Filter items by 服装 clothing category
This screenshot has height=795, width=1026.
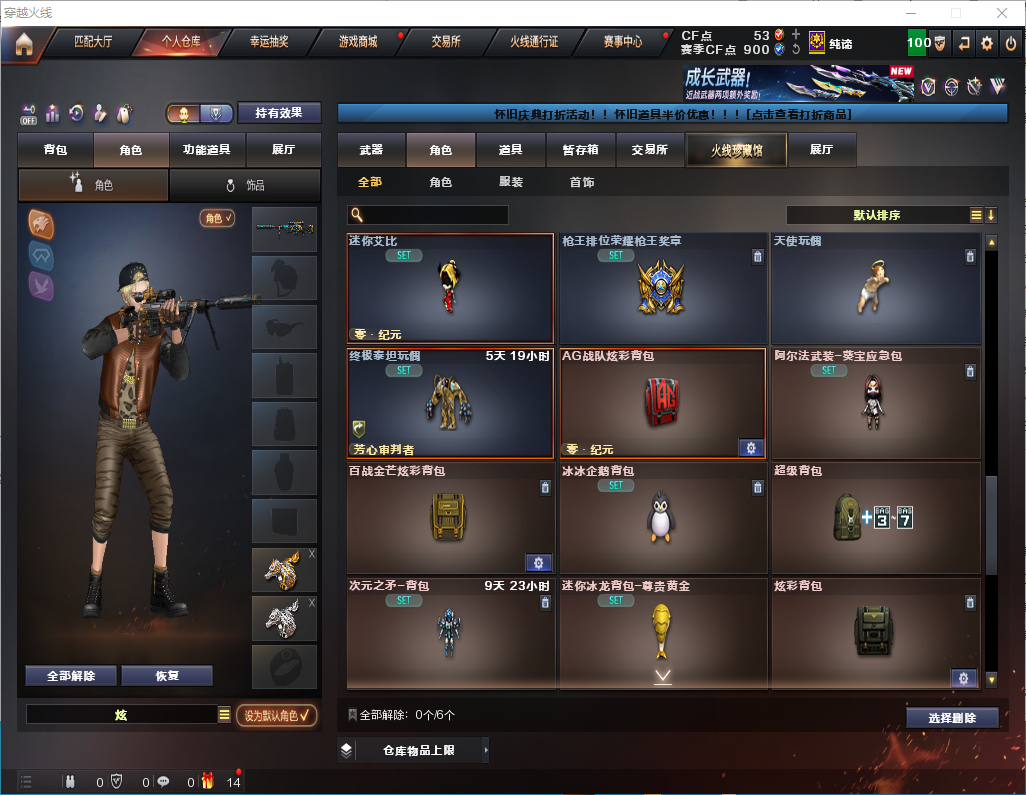pos(511,183)
